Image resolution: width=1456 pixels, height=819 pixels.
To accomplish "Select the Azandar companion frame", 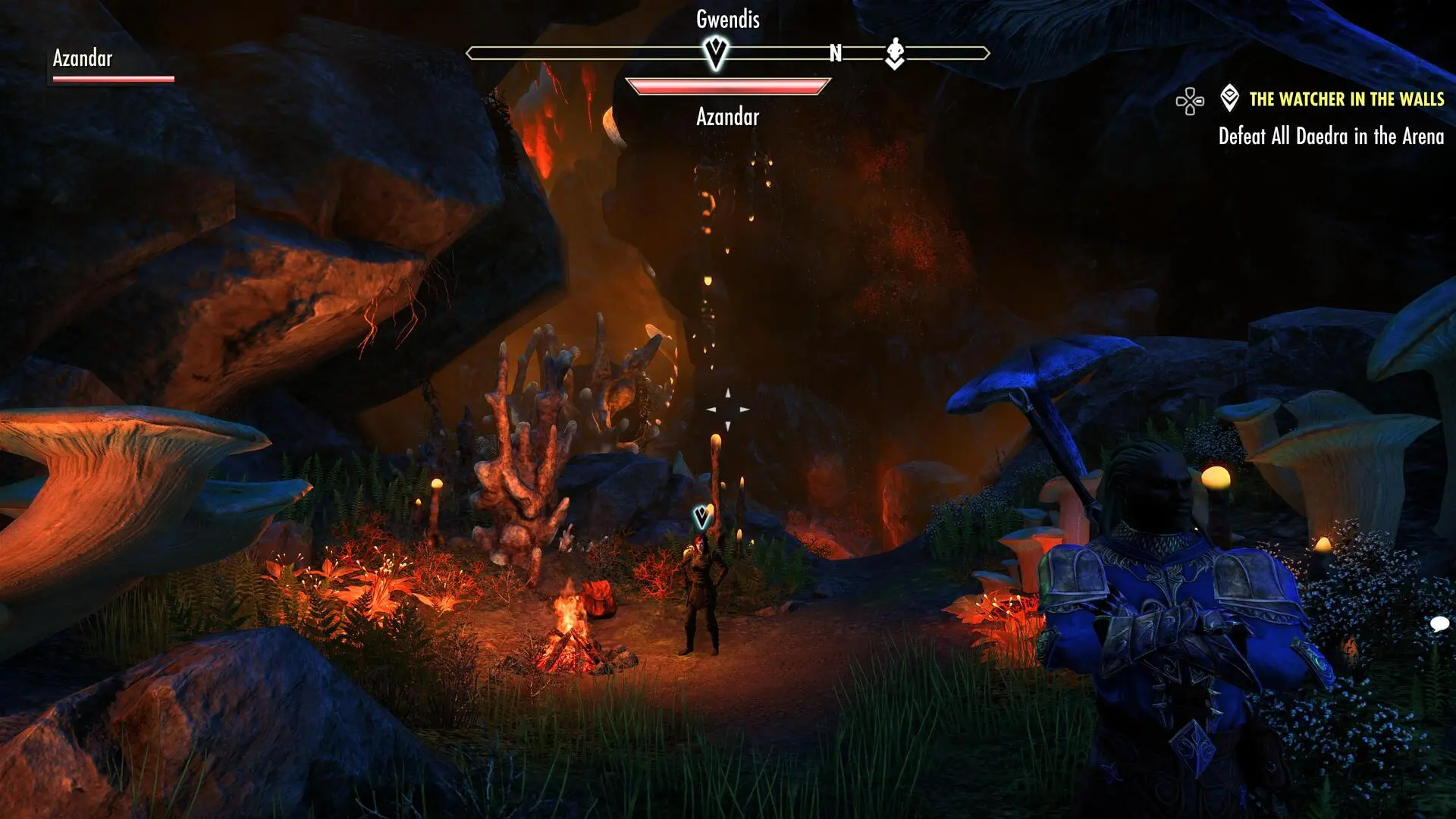I will coord(113,65).
